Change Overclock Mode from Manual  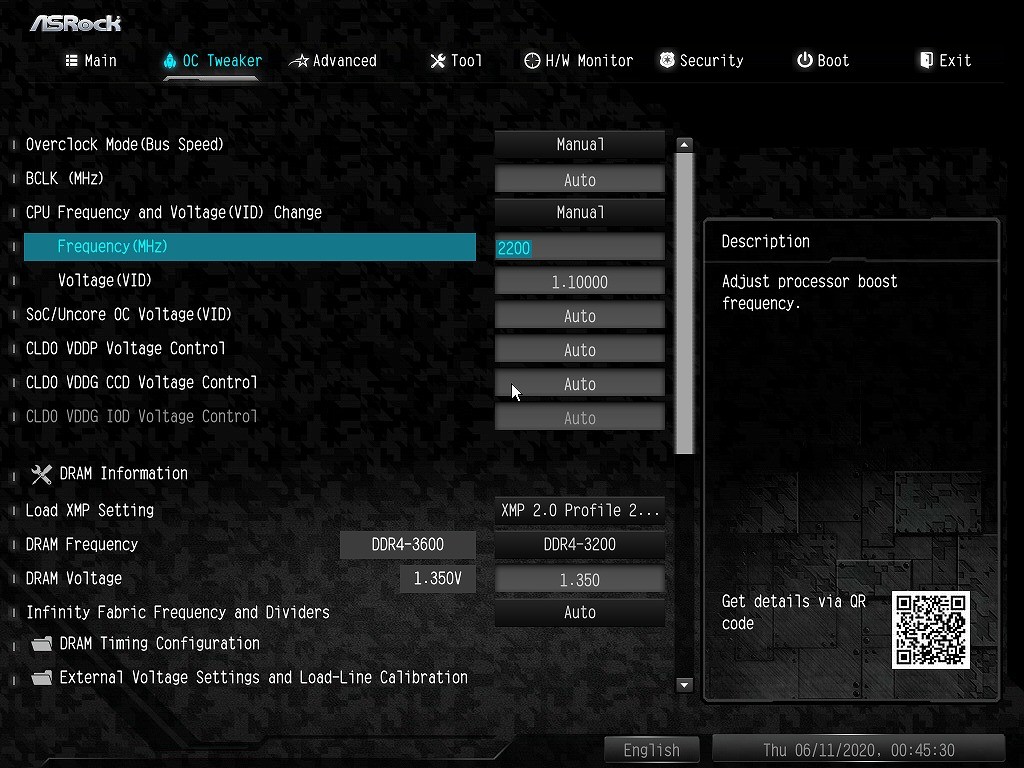(x=580, y=145)
